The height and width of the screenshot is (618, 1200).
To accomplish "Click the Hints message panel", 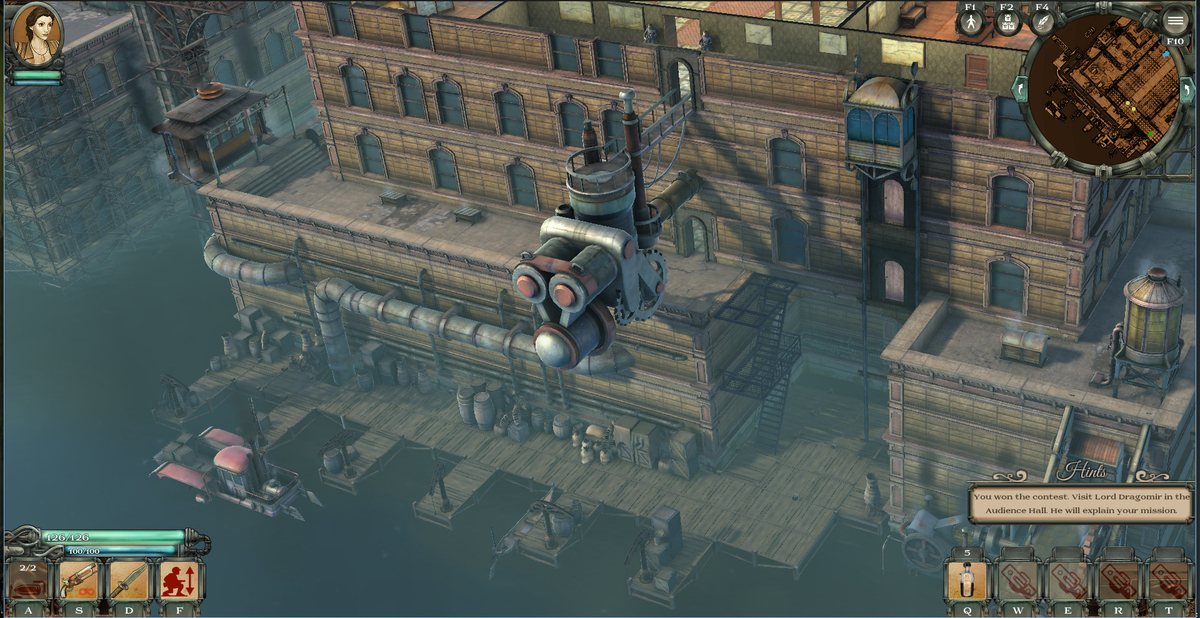I will click(1081, 503).
